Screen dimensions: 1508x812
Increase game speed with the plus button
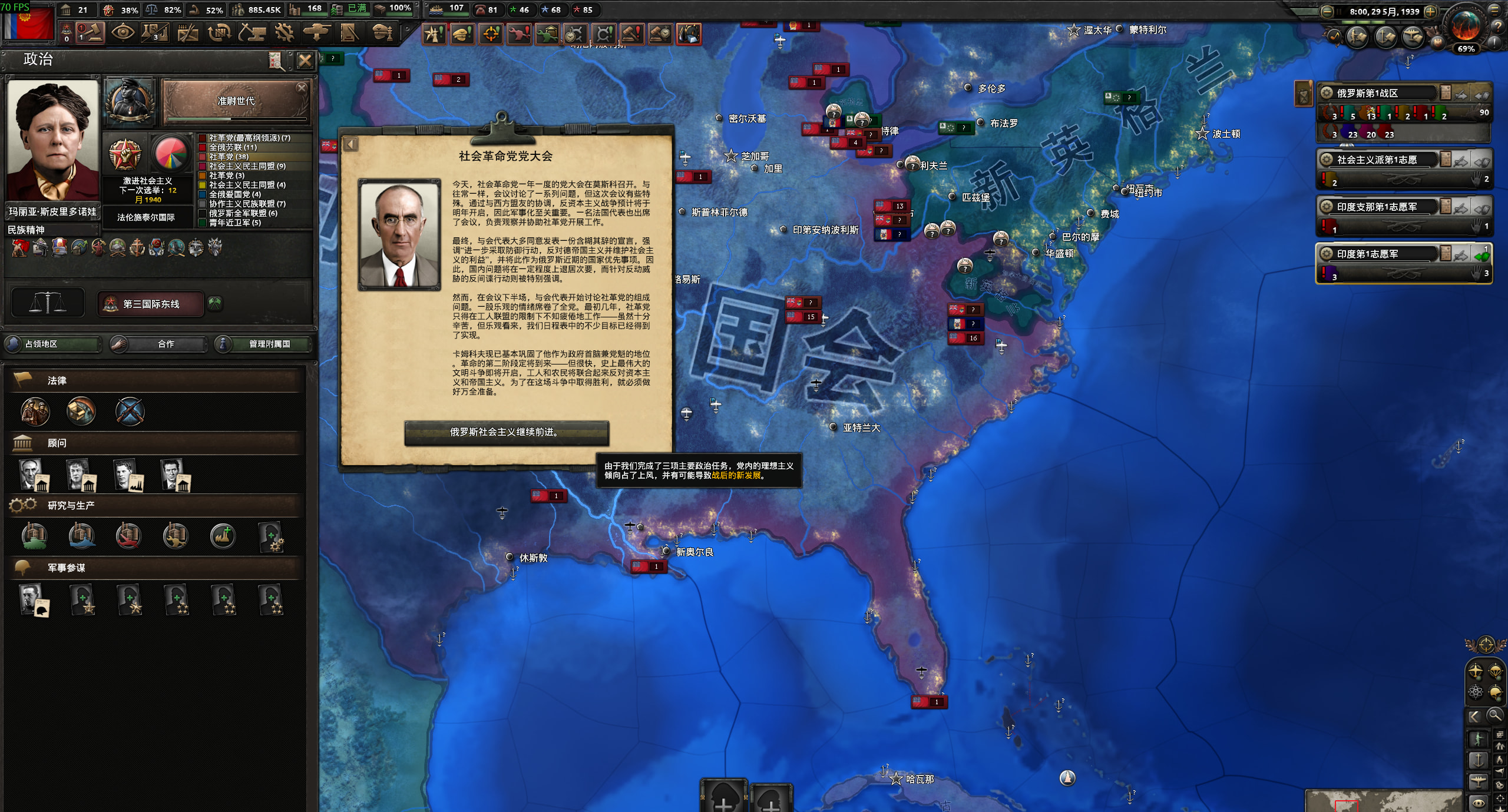click(1430, 11)
